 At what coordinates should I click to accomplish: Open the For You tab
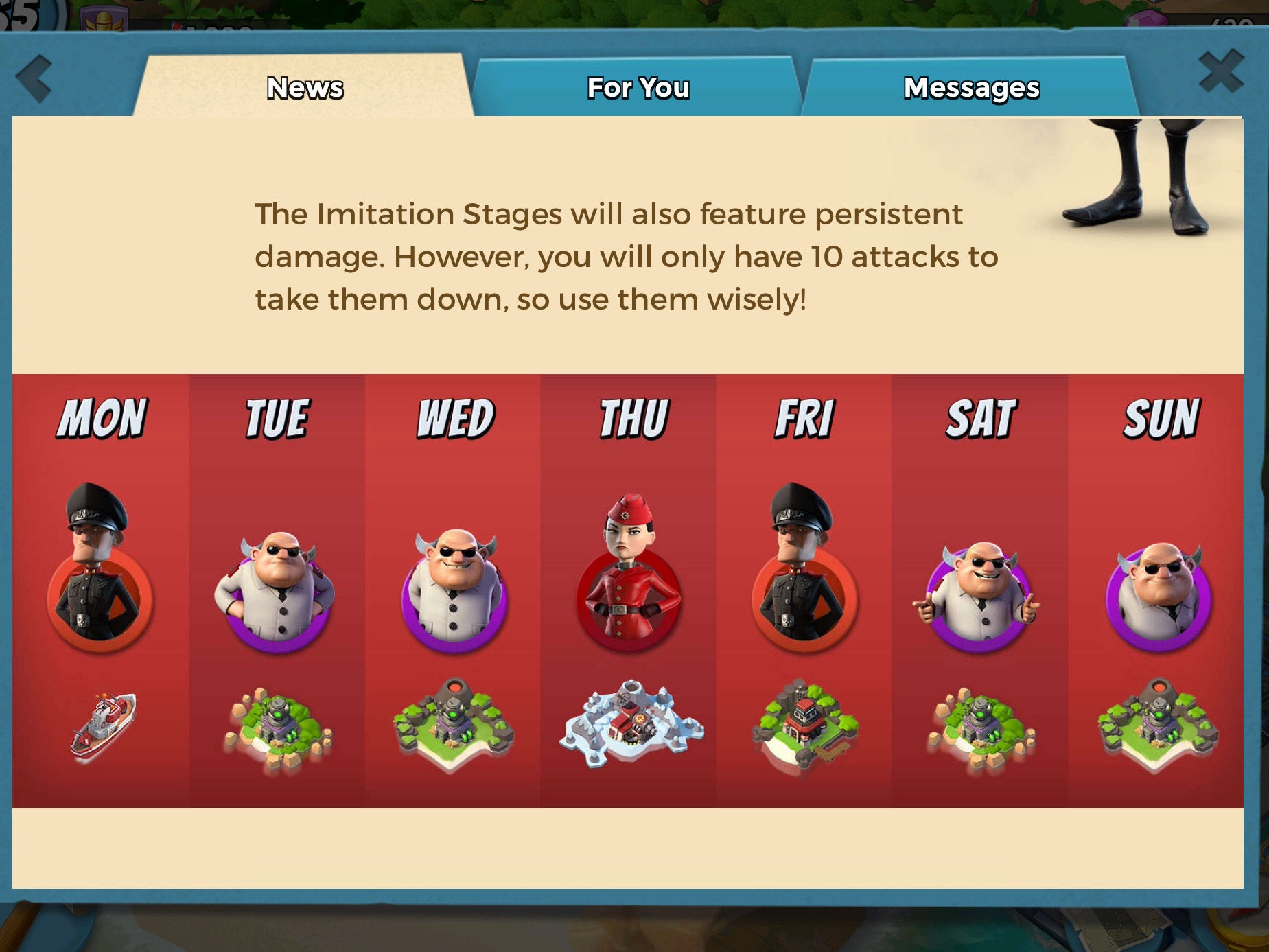[x=638, y=88]
